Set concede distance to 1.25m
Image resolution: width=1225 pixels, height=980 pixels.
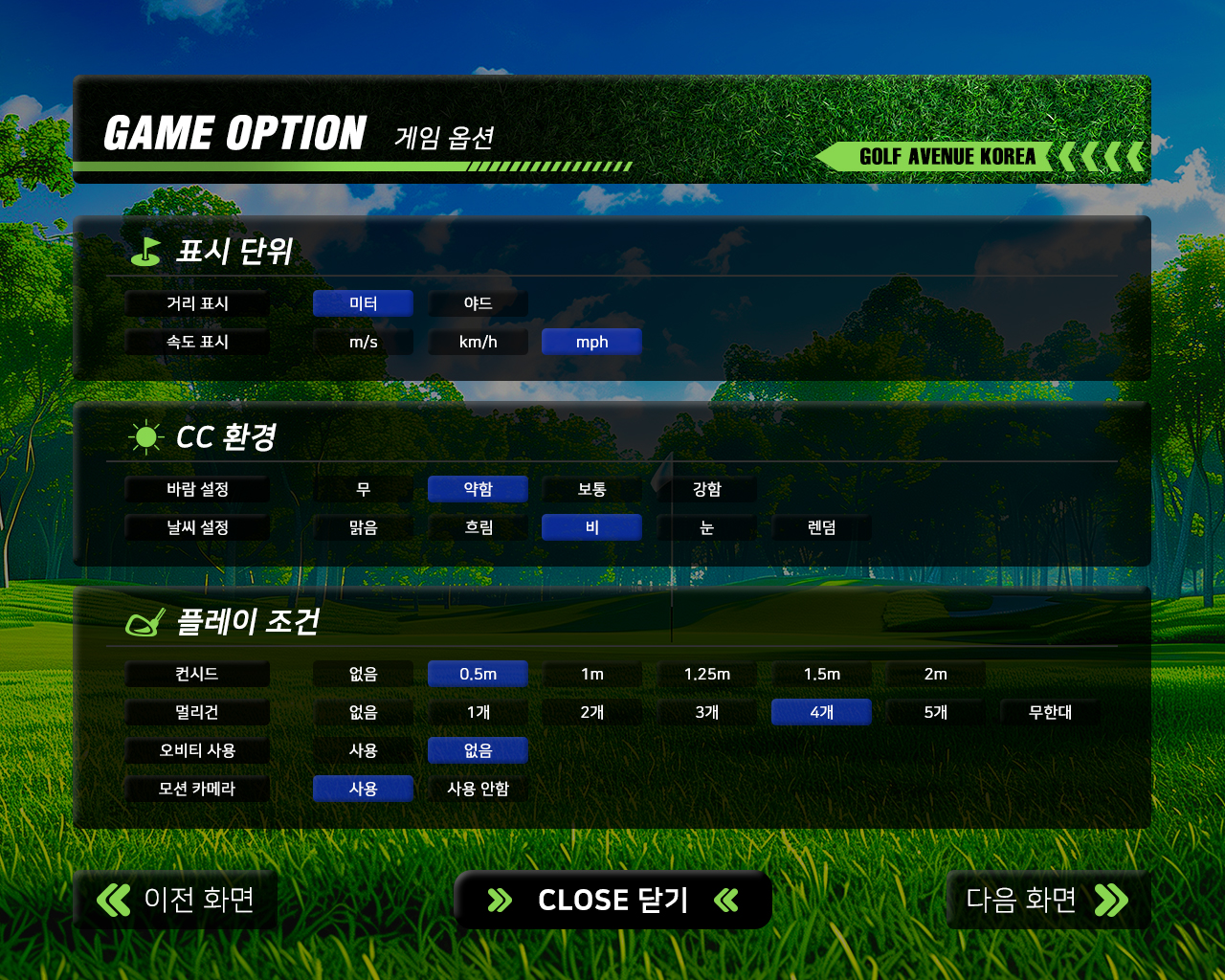pyautogui.click(x=706, y=674)
